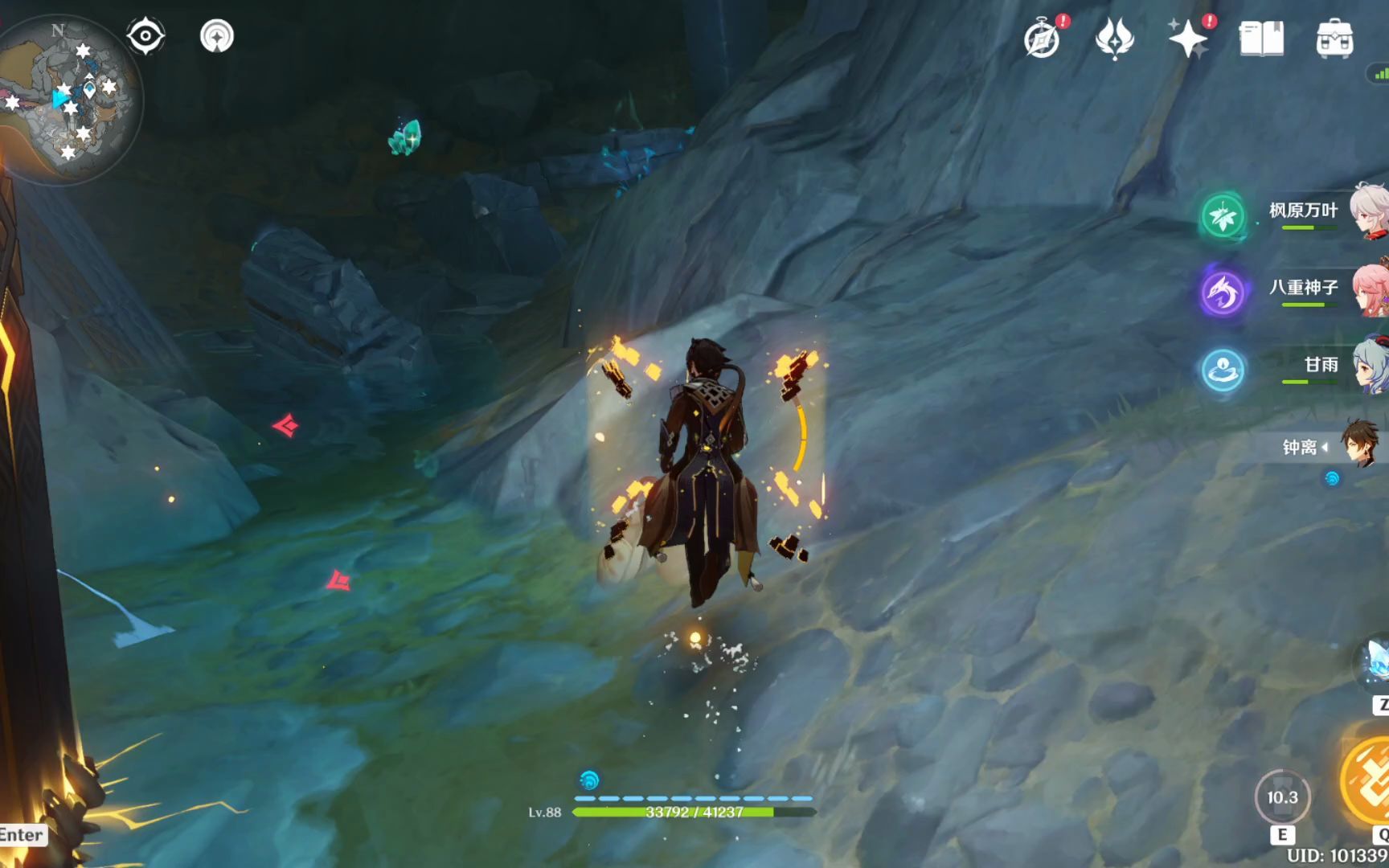Viewport: 1389px width, 868px height.
Task: Activate the elemental skill on 10.3 cooldown
Action: (1282, 797)
